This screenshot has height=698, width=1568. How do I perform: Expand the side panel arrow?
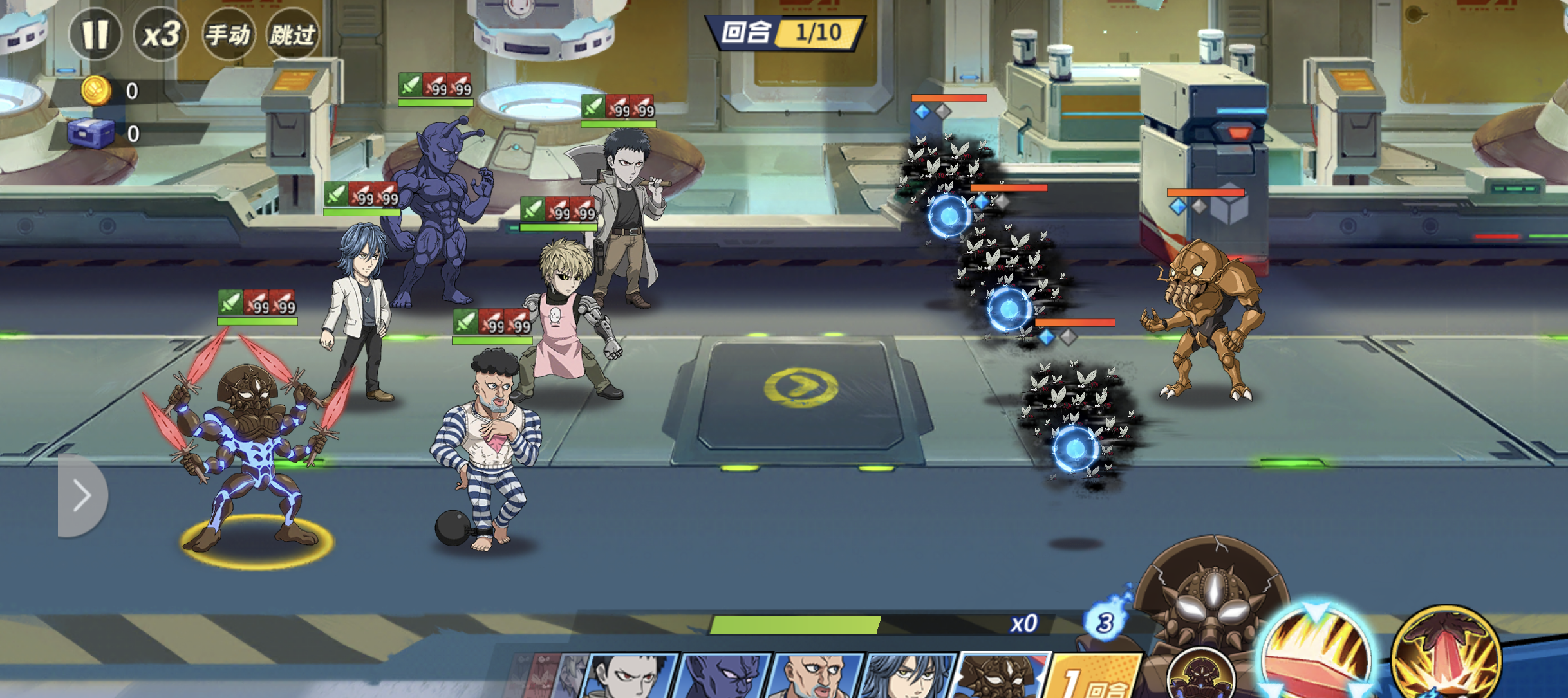tap(82, 495)
